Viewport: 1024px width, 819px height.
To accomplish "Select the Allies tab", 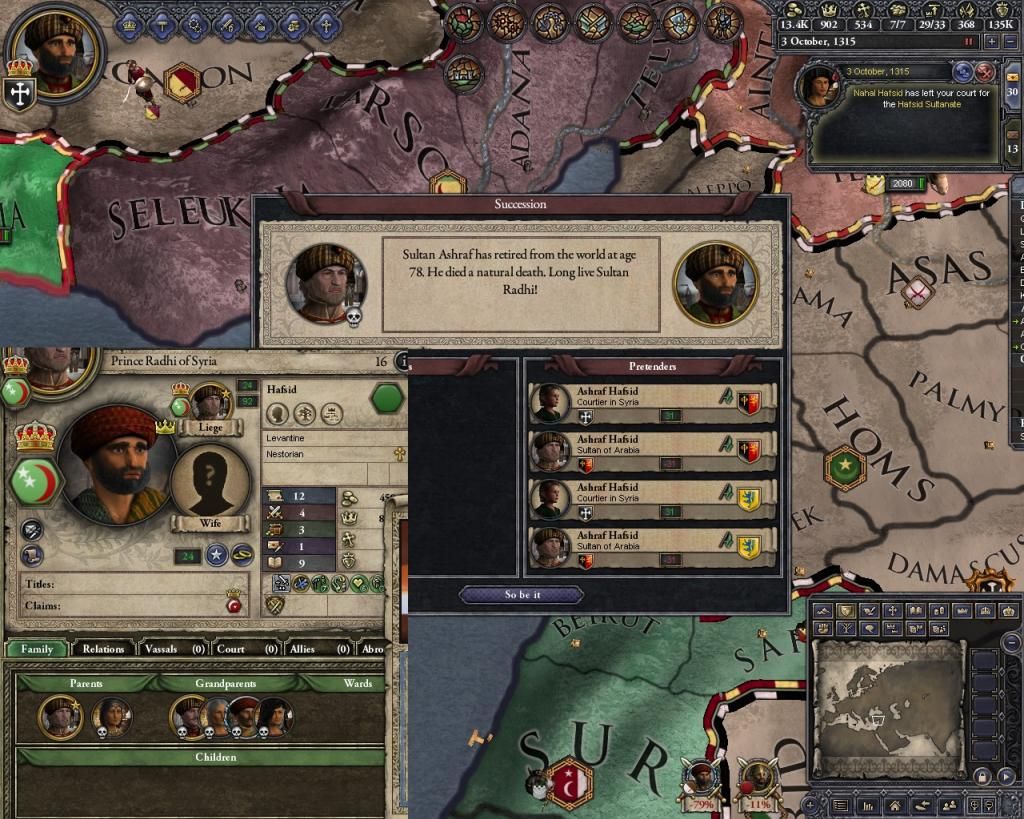I will 303,649.
